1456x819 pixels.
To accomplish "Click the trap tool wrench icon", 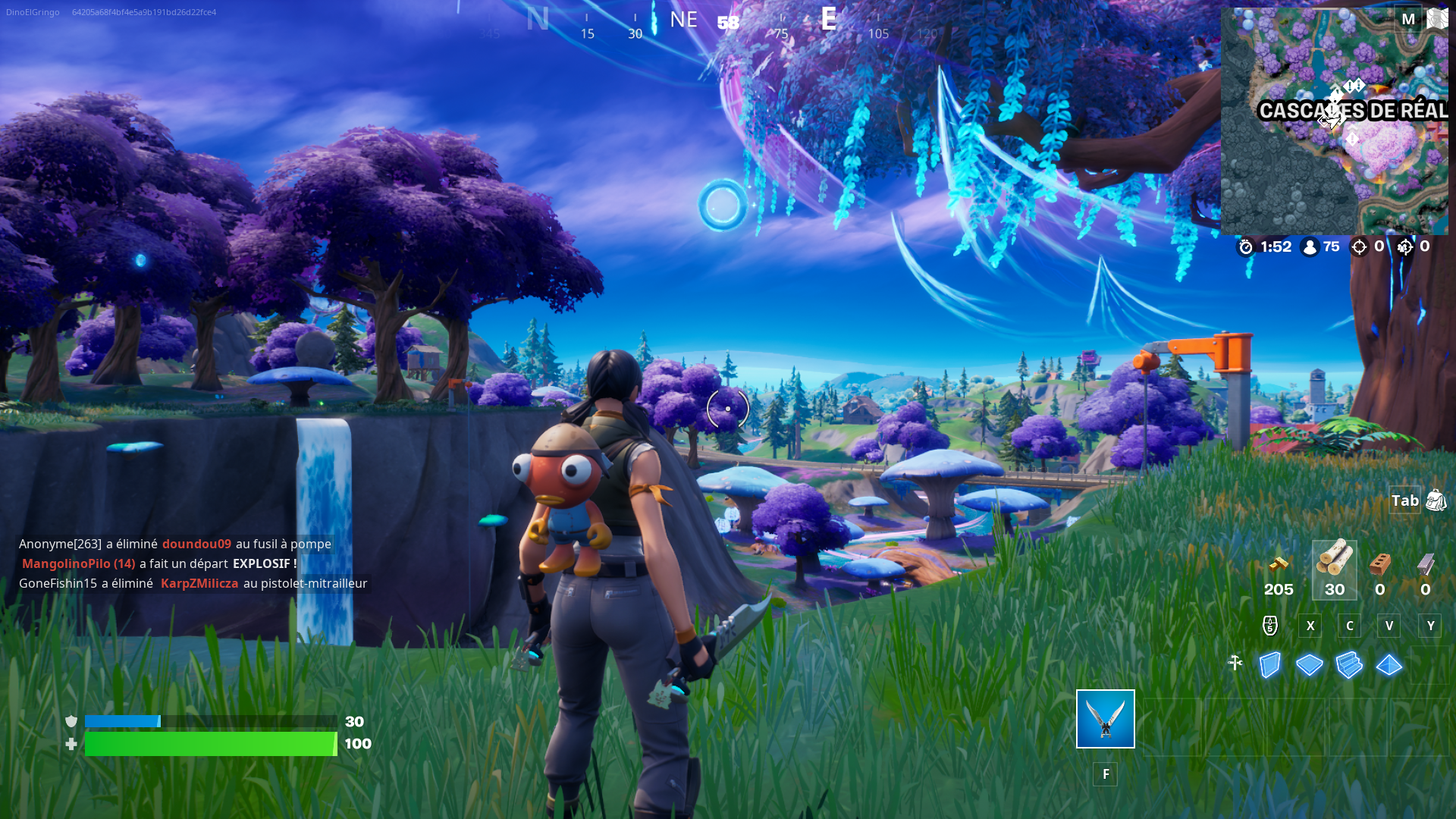I will pos(1237,663).
